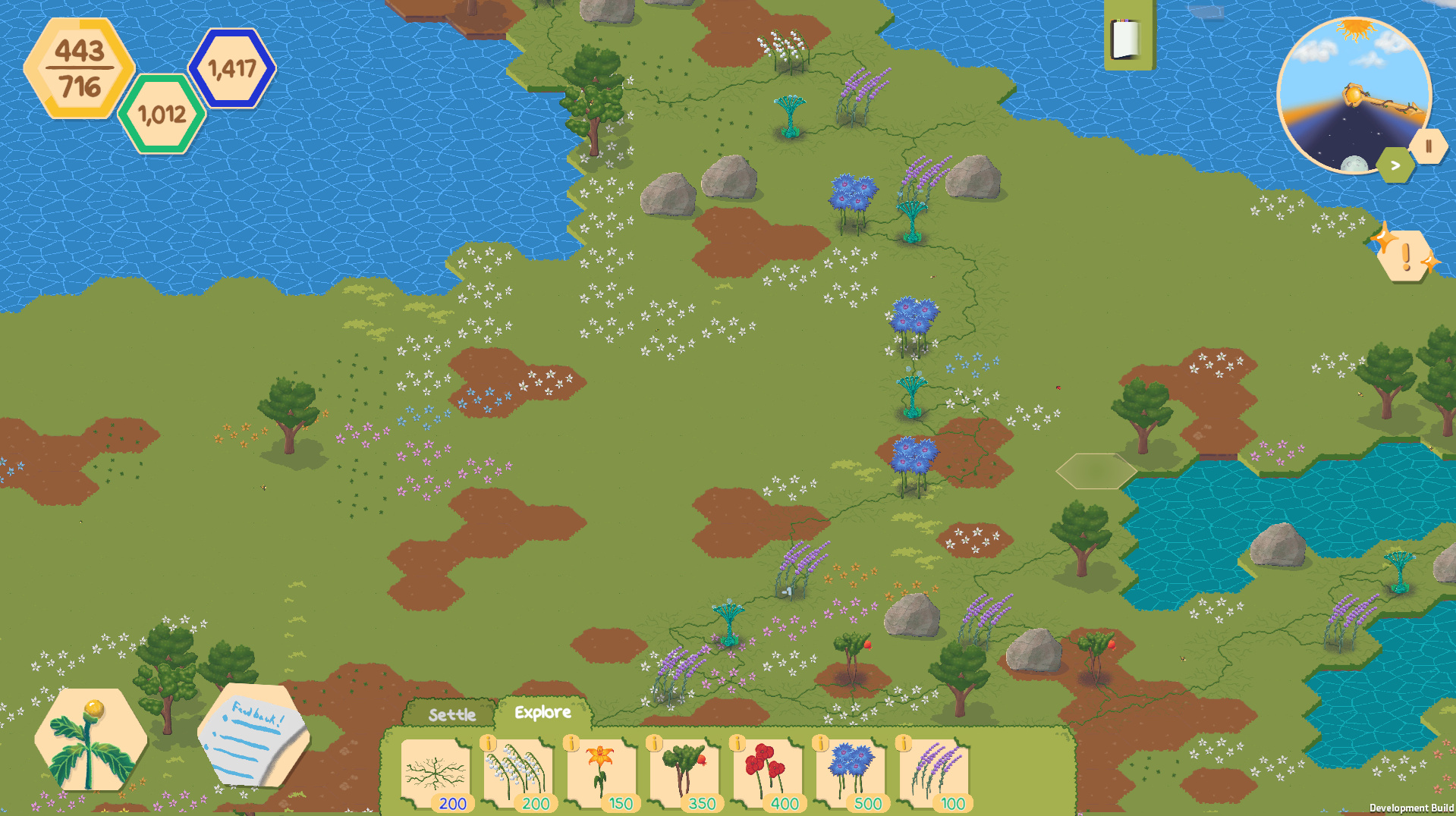Image resolution: width=1456 pixels, height=816 pixels.
Task: Show info for the lavender card
Action: tap(903, 743)
